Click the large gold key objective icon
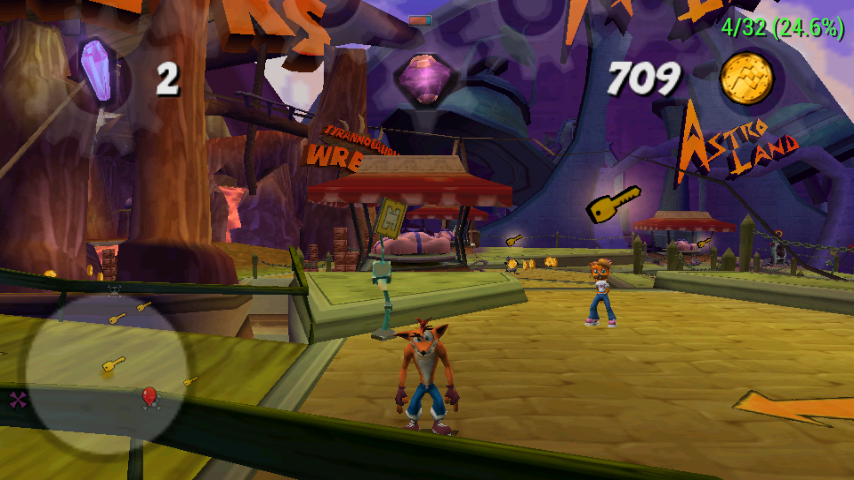854x480 pixels. click(612, 204)
